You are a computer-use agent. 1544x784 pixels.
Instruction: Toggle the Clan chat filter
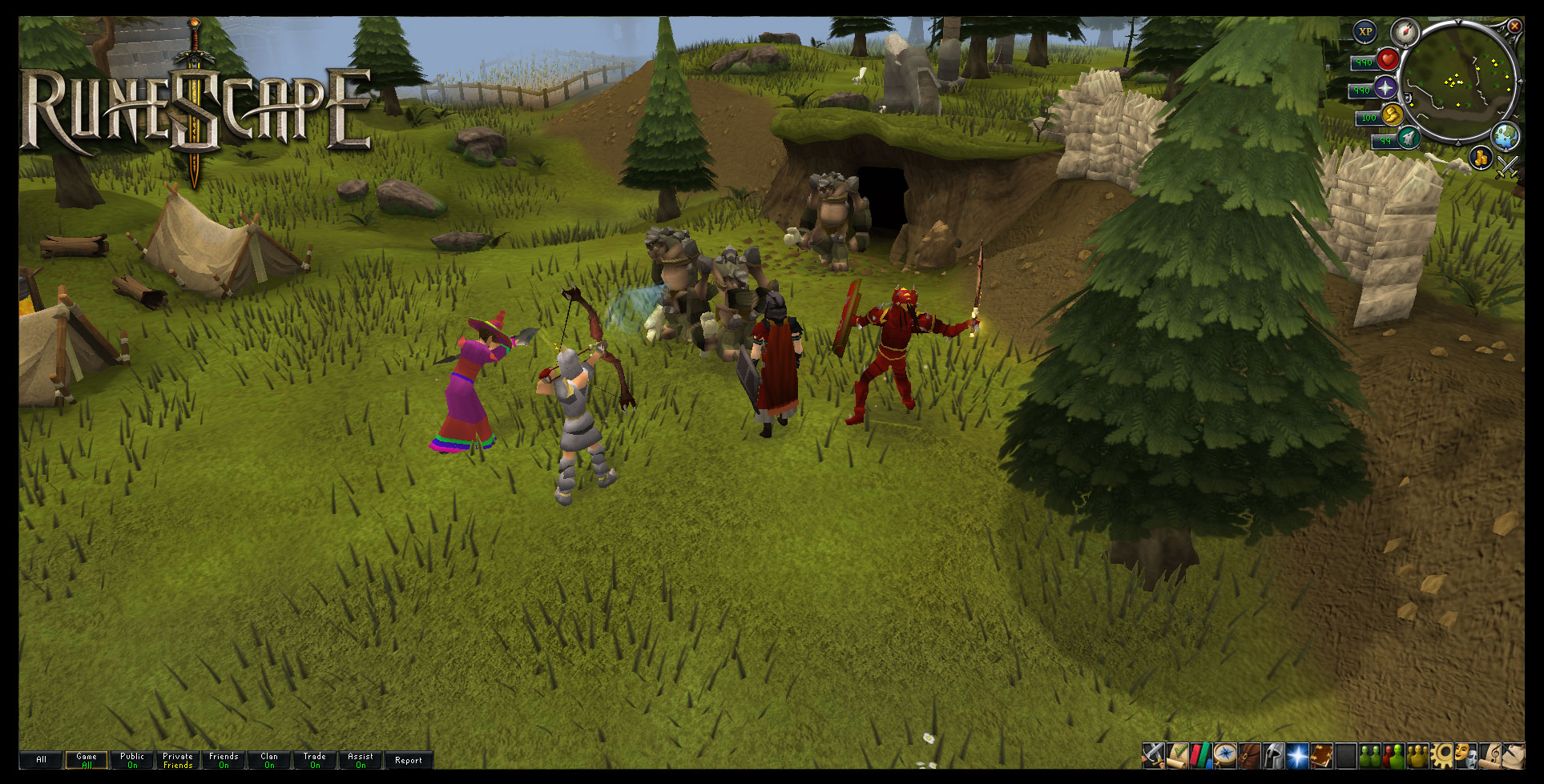pos(269,760)
